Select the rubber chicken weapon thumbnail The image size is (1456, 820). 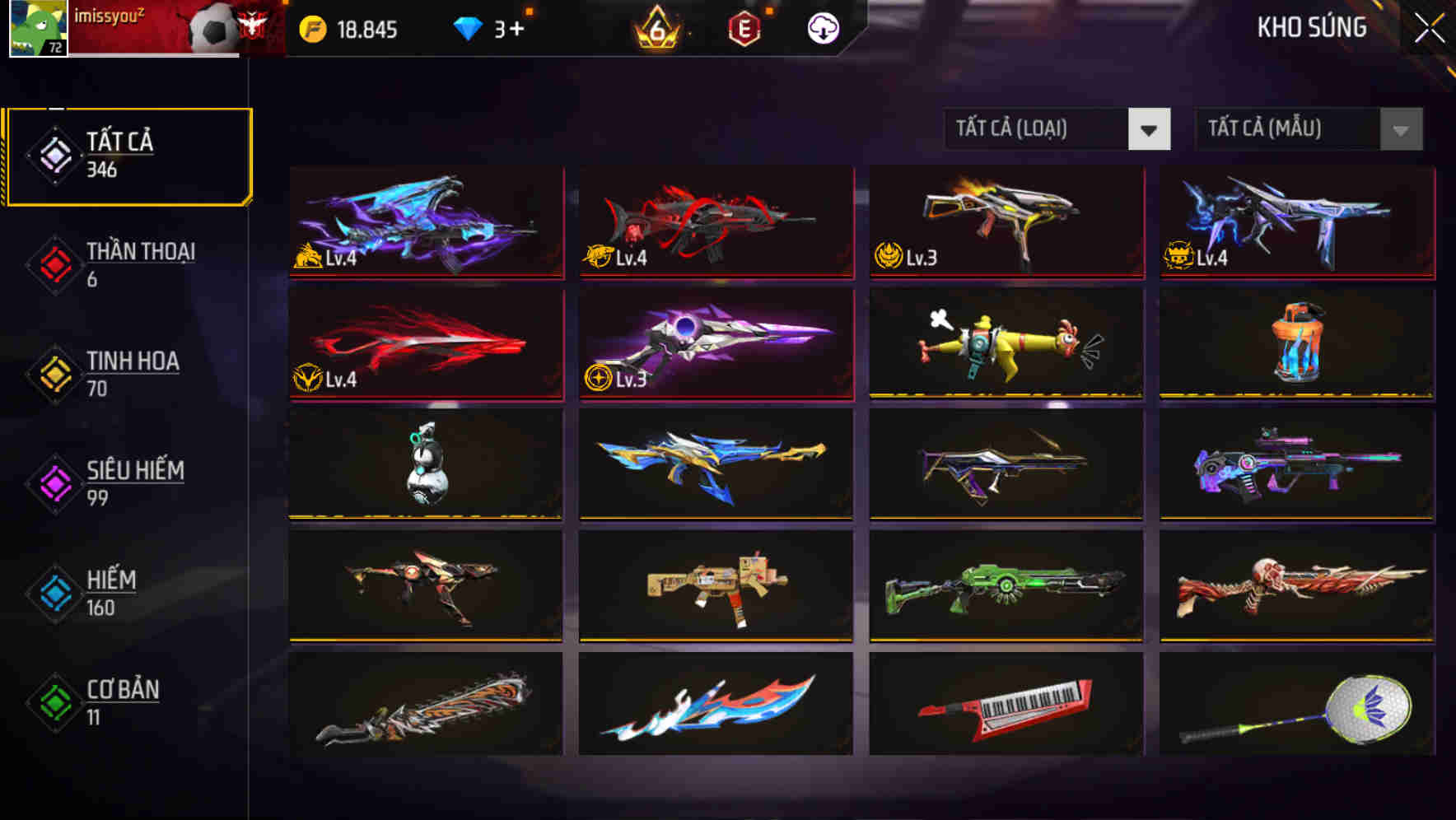point(1005,343)
